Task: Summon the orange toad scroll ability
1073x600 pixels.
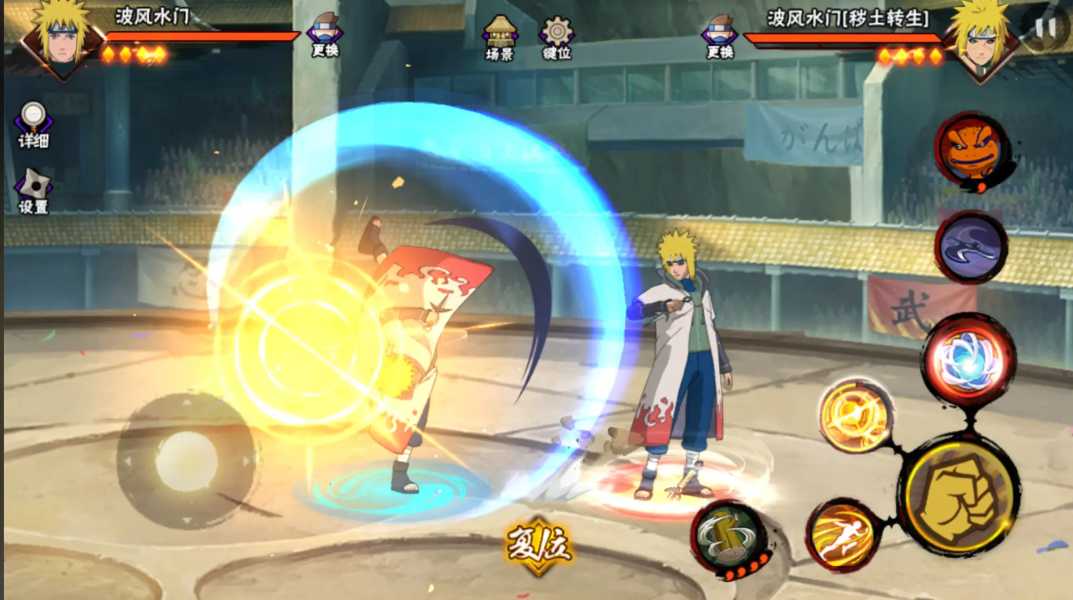Action: (x=971, y=149)
